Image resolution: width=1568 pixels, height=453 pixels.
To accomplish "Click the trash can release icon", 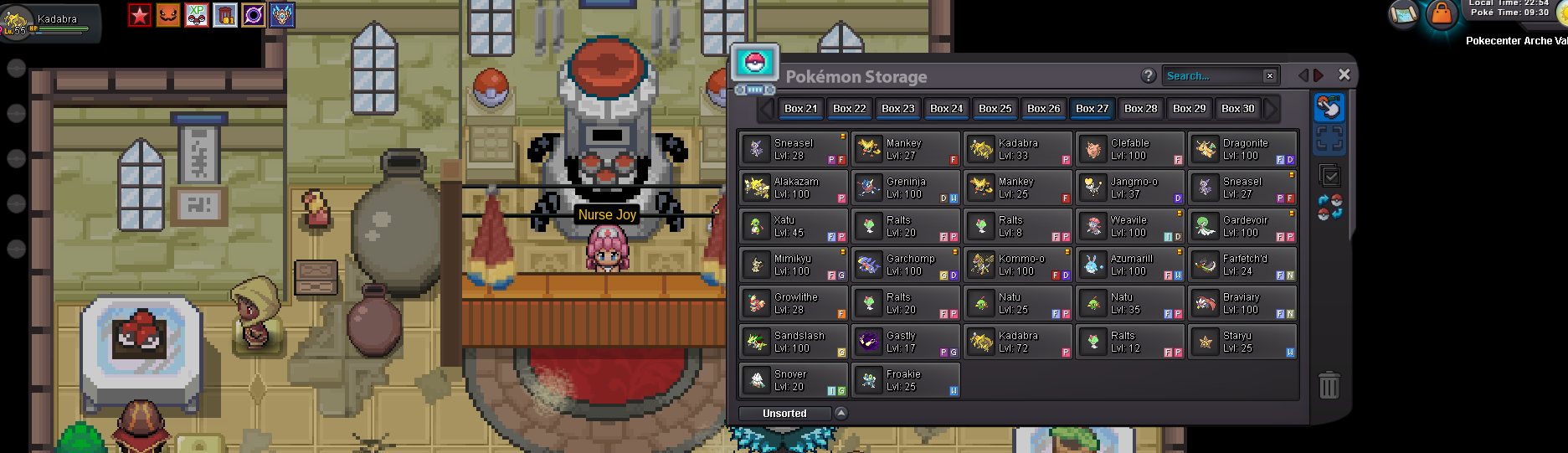I will 1329,385.
